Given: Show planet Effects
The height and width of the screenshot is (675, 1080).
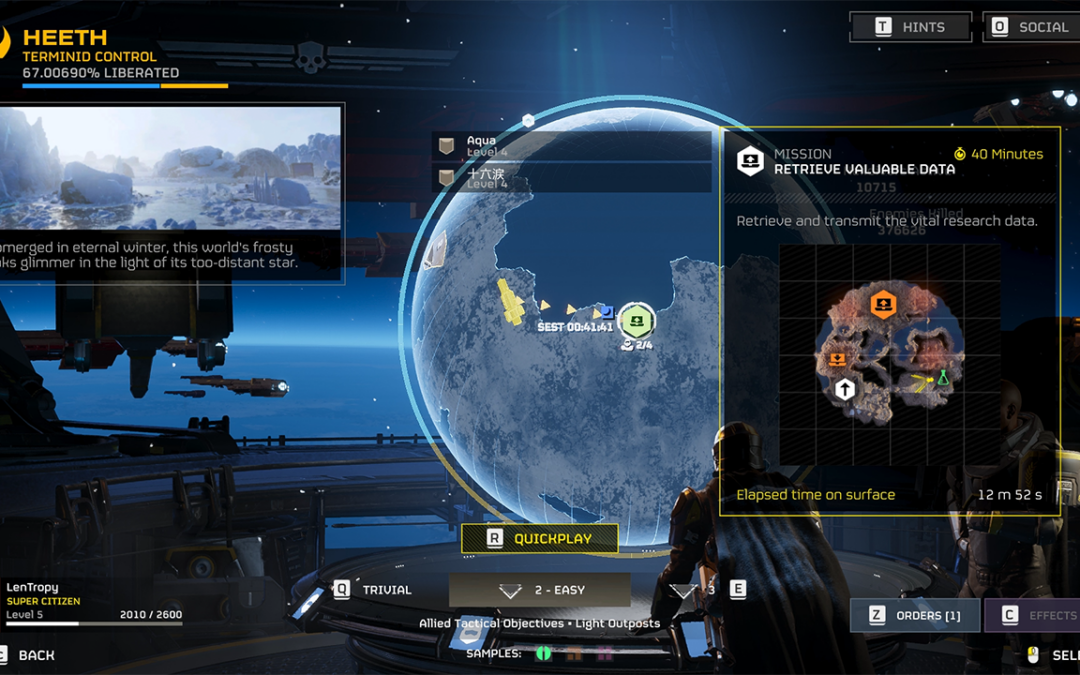Looking at the screenshot, I should click(x=1035, y=615).
